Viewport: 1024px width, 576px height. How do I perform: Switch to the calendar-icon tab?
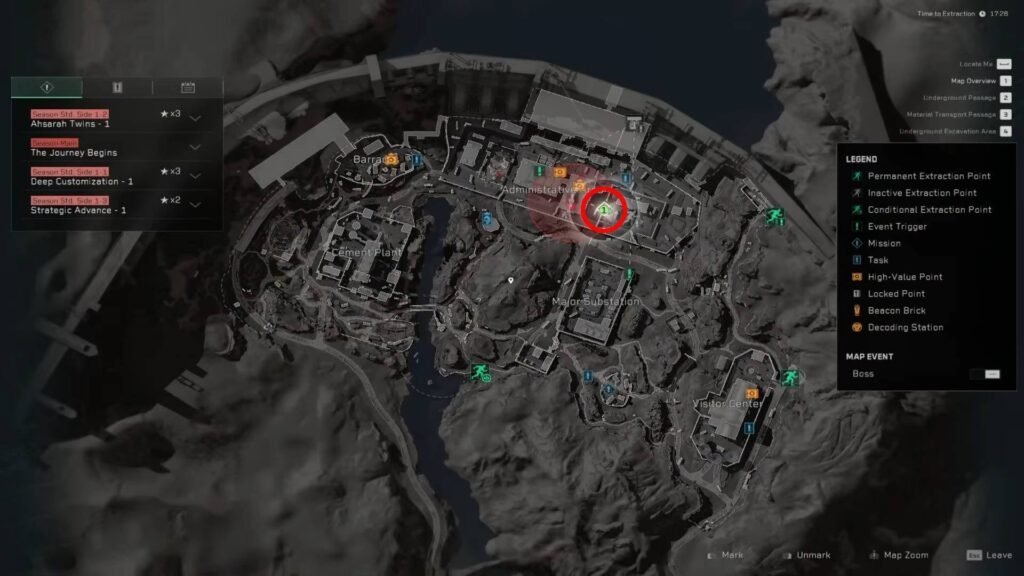[187, 87]
